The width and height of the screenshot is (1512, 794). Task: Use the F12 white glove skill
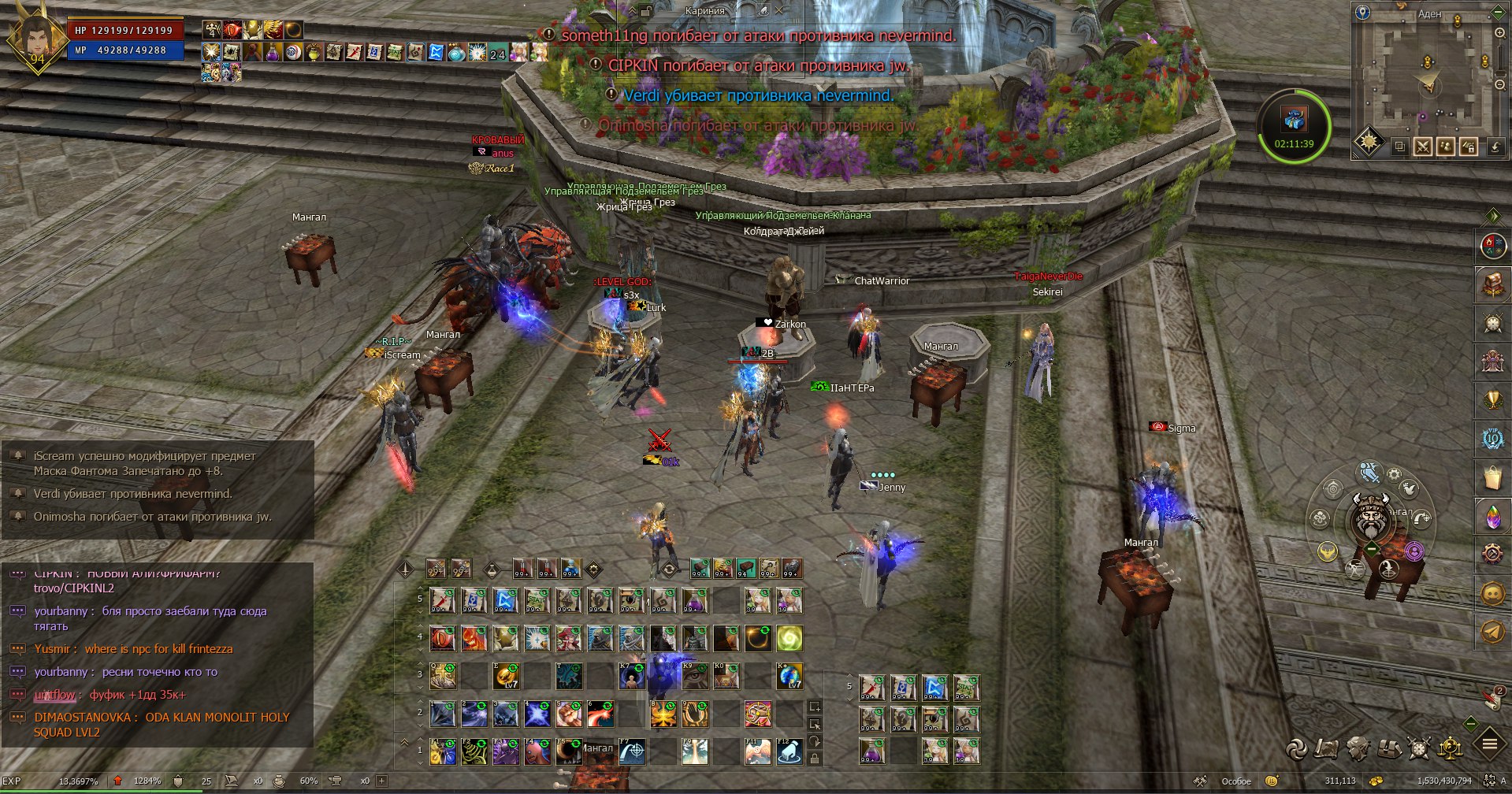click(x=789, y=752)
